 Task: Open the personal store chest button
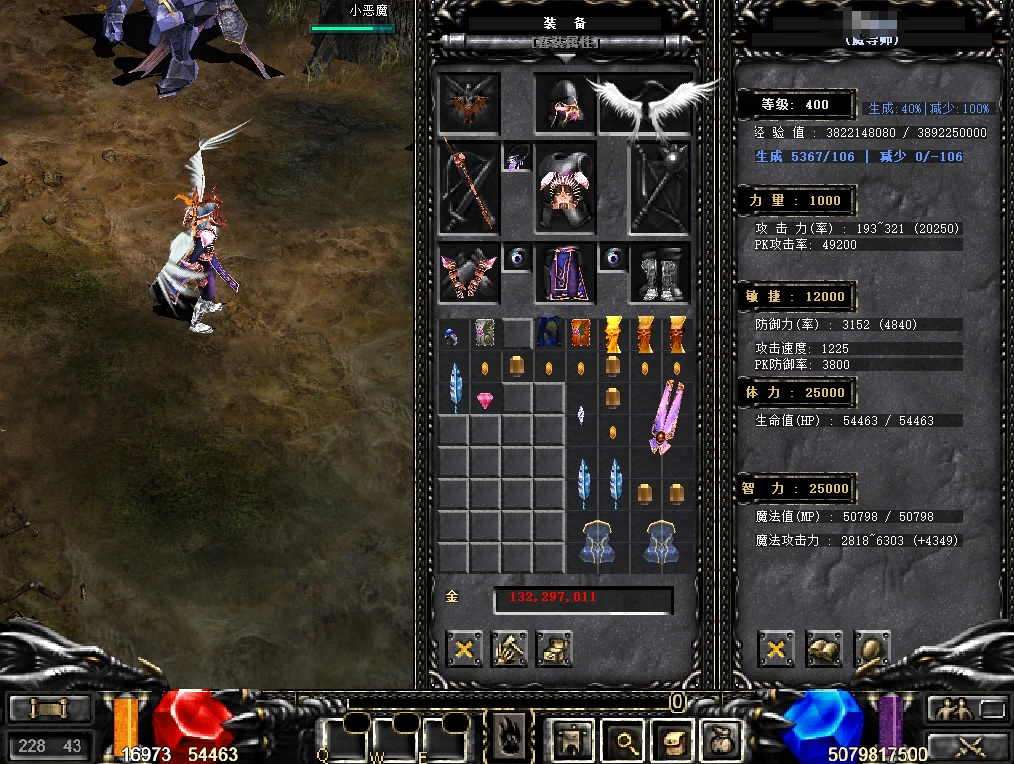pyautogui.click(x=554, y=649)
